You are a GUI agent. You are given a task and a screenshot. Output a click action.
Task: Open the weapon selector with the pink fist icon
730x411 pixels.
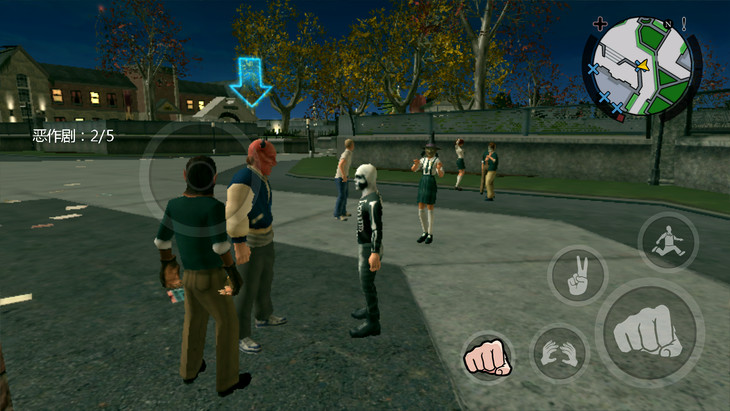(487, 356)
